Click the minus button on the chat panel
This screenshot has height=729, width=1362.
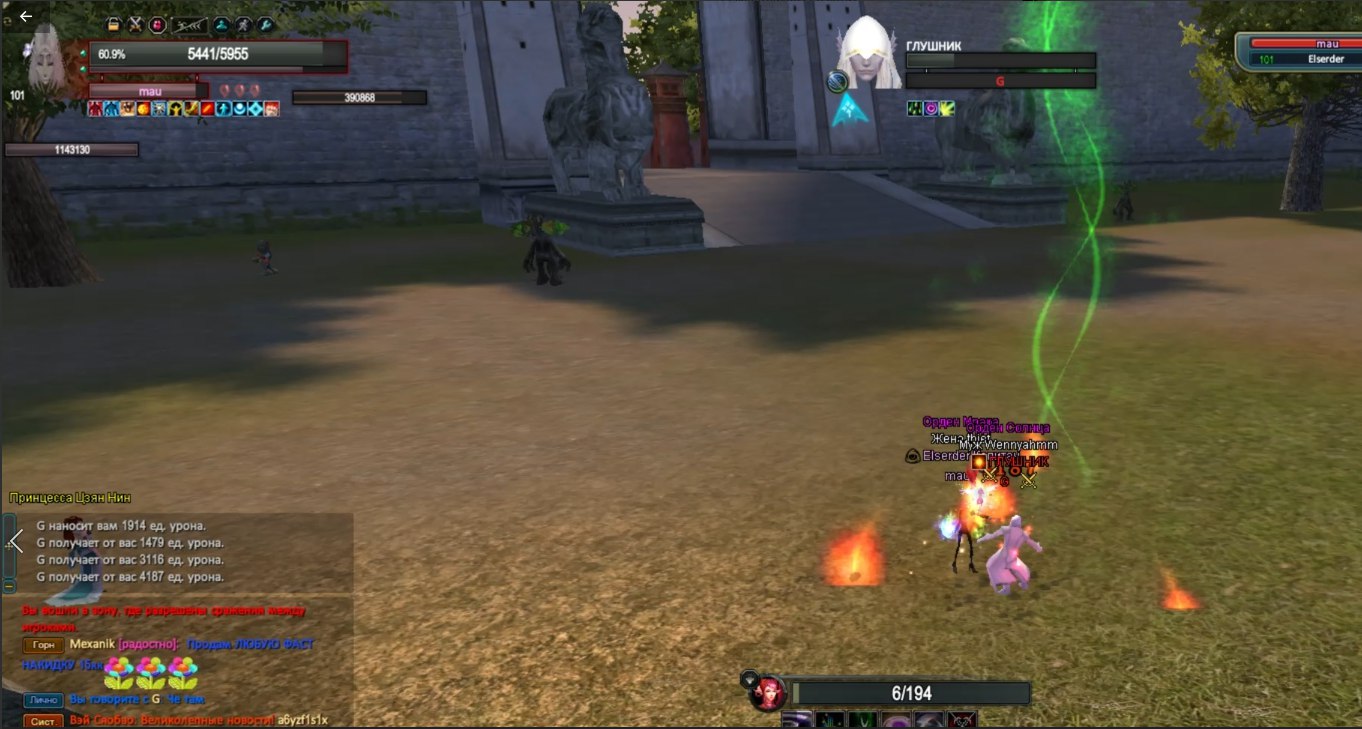(9, 584)
